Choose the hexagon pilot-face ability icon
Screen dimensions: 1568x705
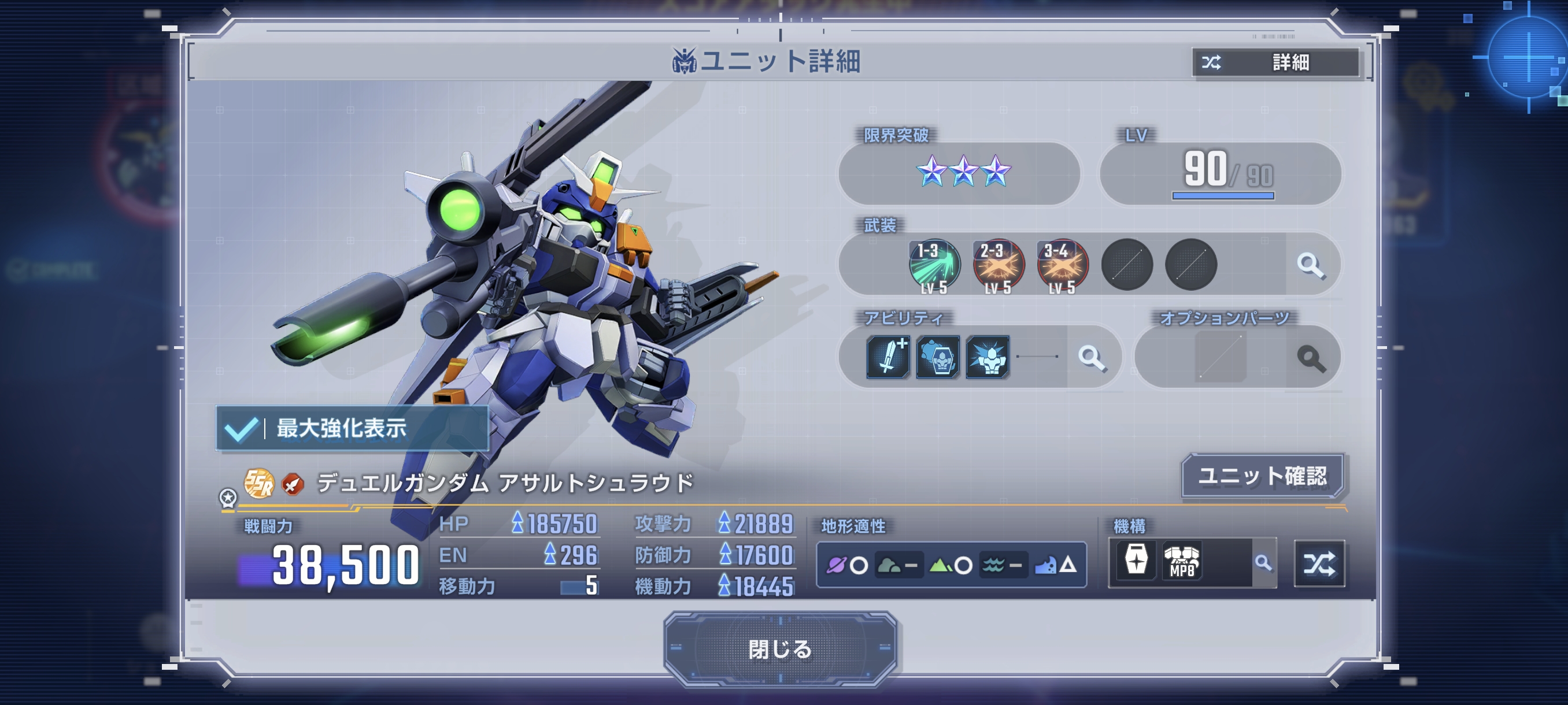[x=938, y=357]
